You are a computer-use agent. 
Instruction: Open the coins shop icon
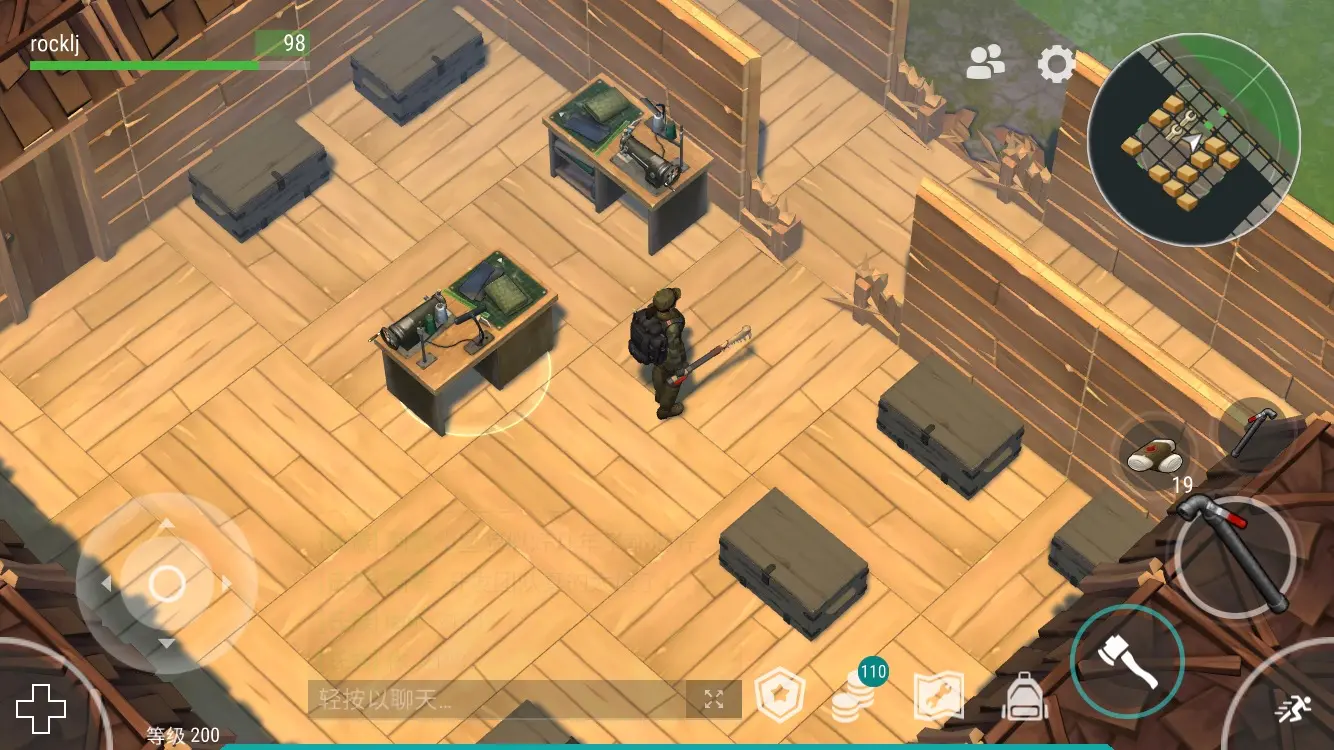[x=853, y=695]
